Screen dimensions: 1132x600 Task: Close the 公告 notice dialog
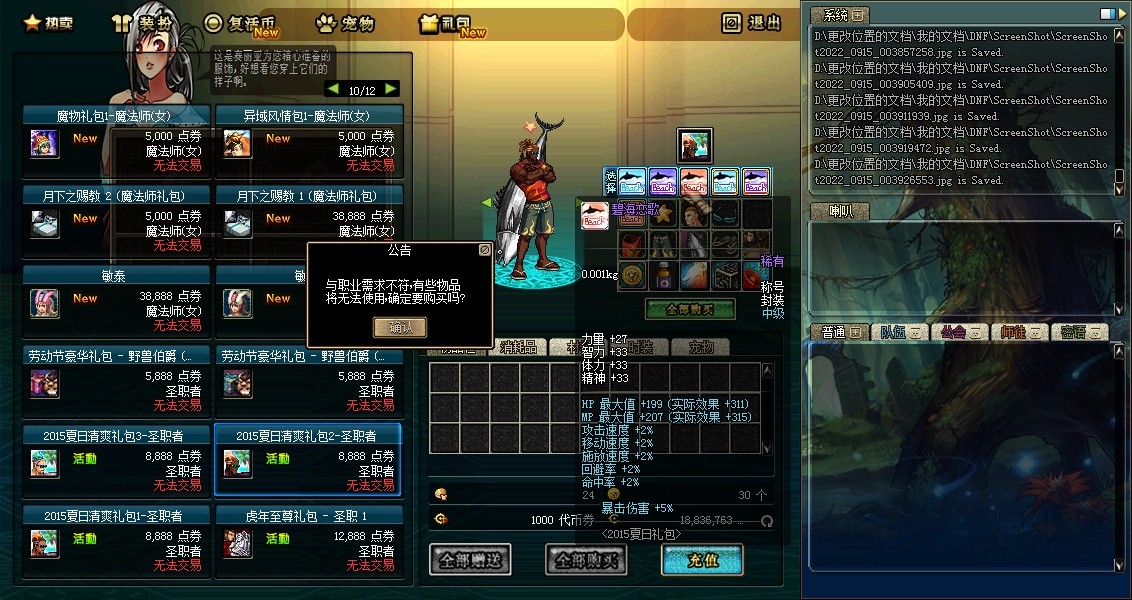click(x=485, y=249)
